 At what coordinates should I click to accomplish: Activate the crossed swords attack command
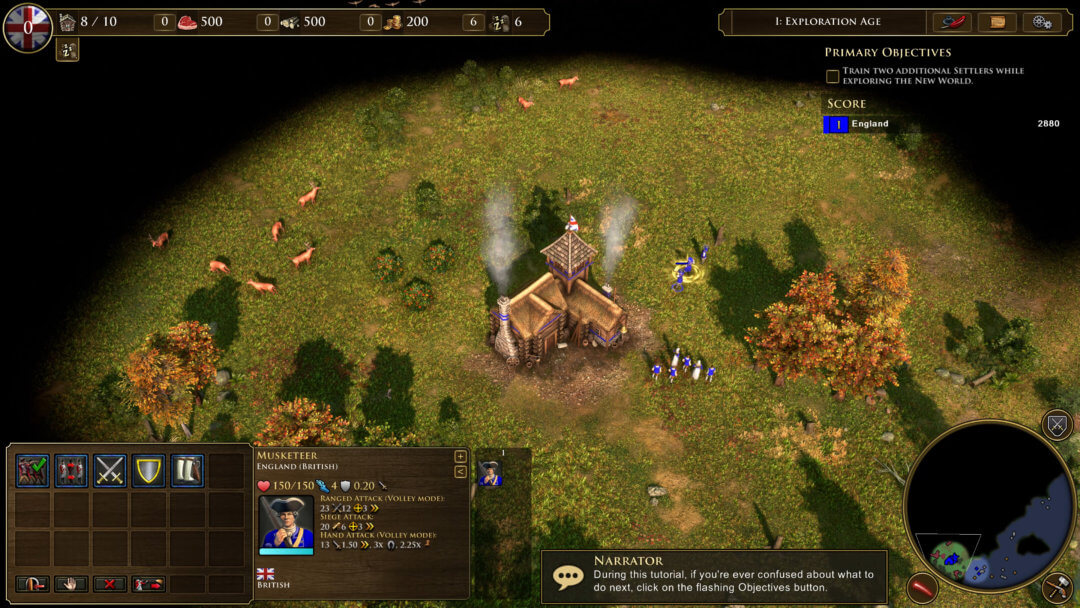tap(110, 470)
